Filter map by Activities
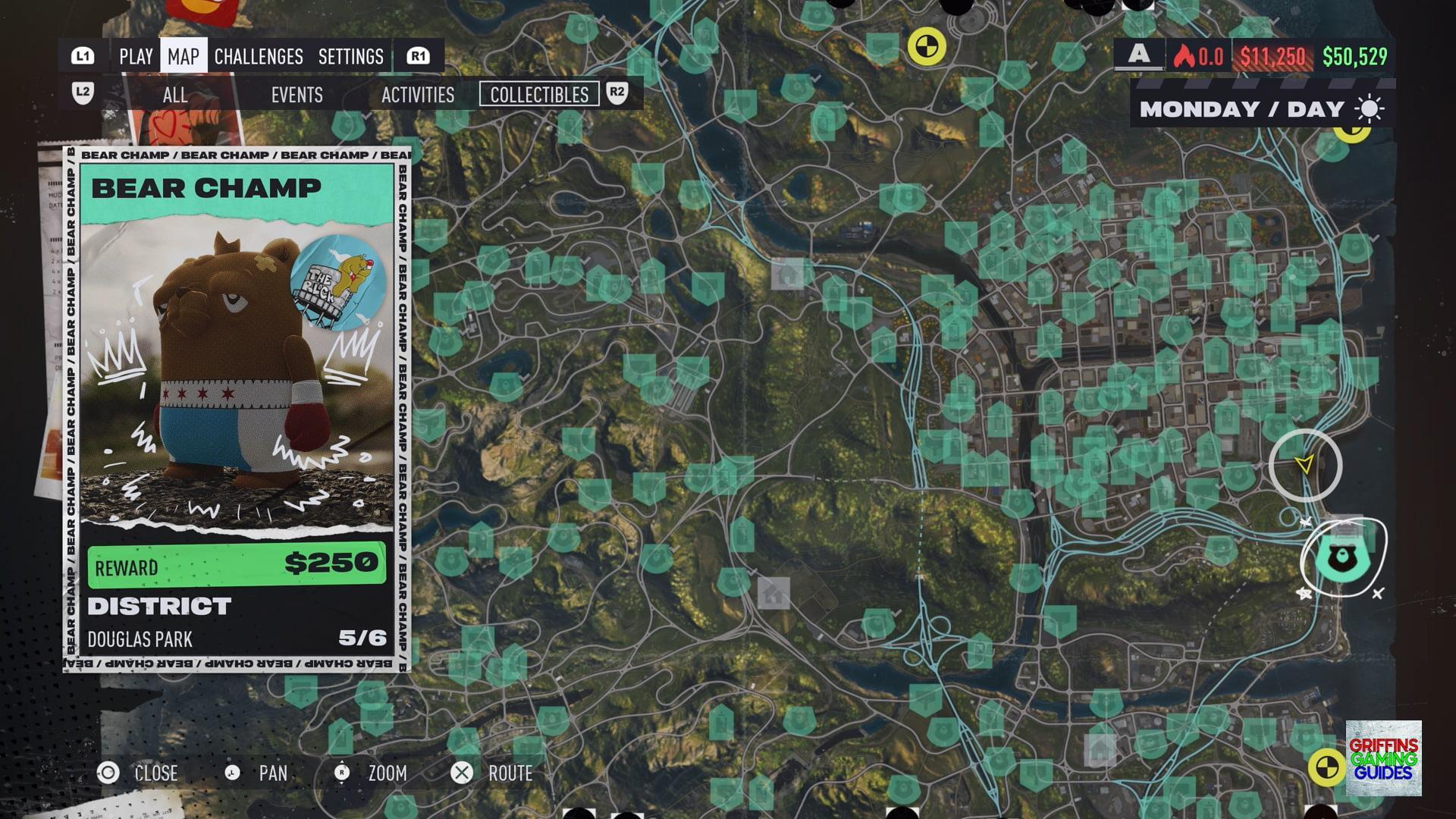 tap(417, 95)
